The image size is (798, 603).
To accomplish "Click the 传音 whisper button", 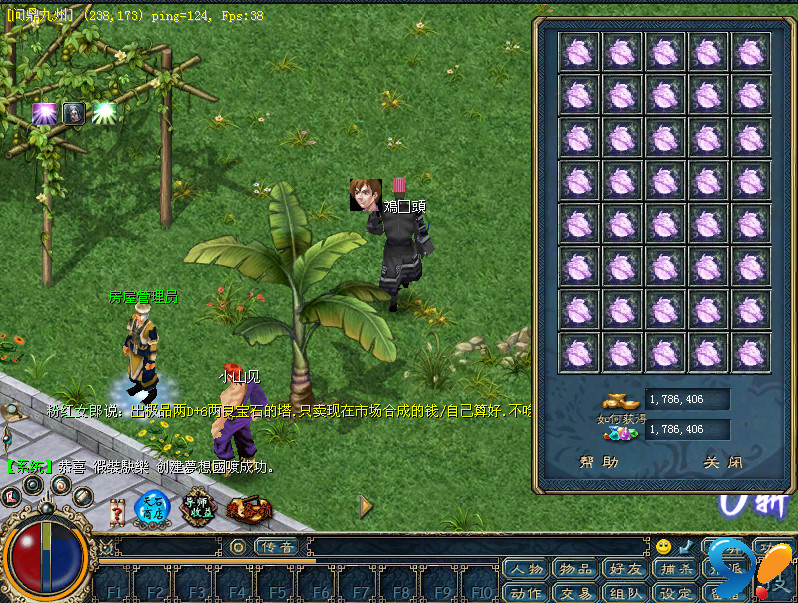I will pos(276,547).
